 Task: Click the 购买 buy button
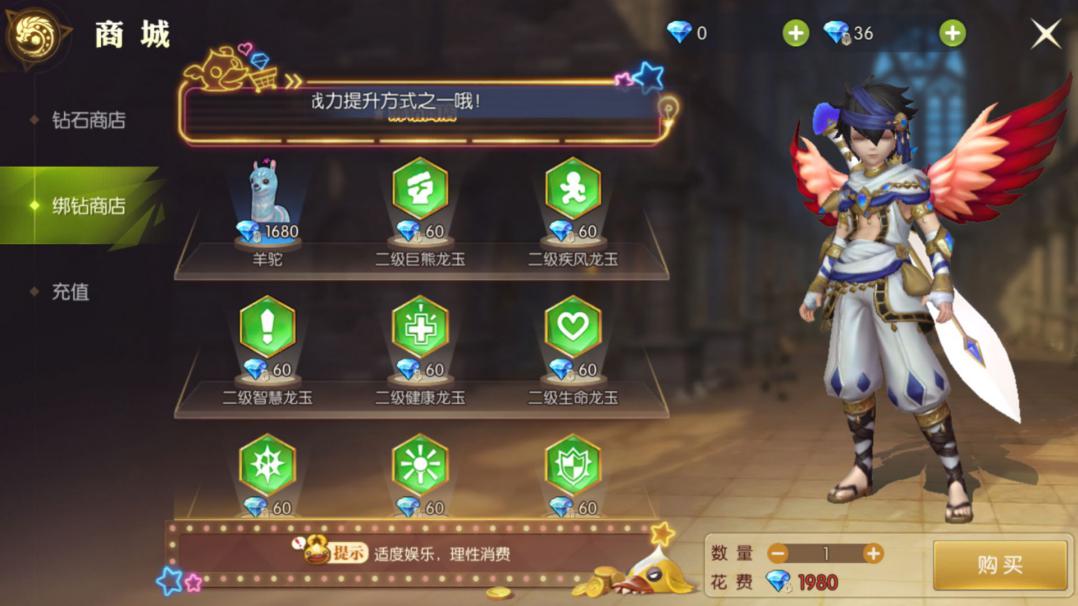(x=999, y=565)
